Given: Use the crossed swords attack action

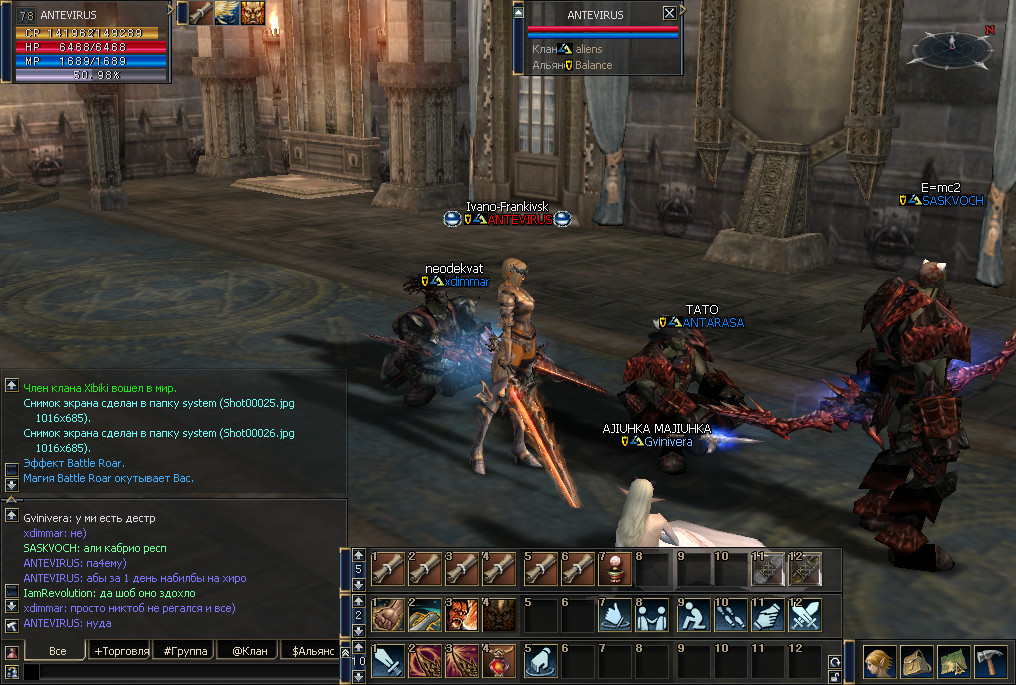Looking at the screenshot, I should click(805, 614).
